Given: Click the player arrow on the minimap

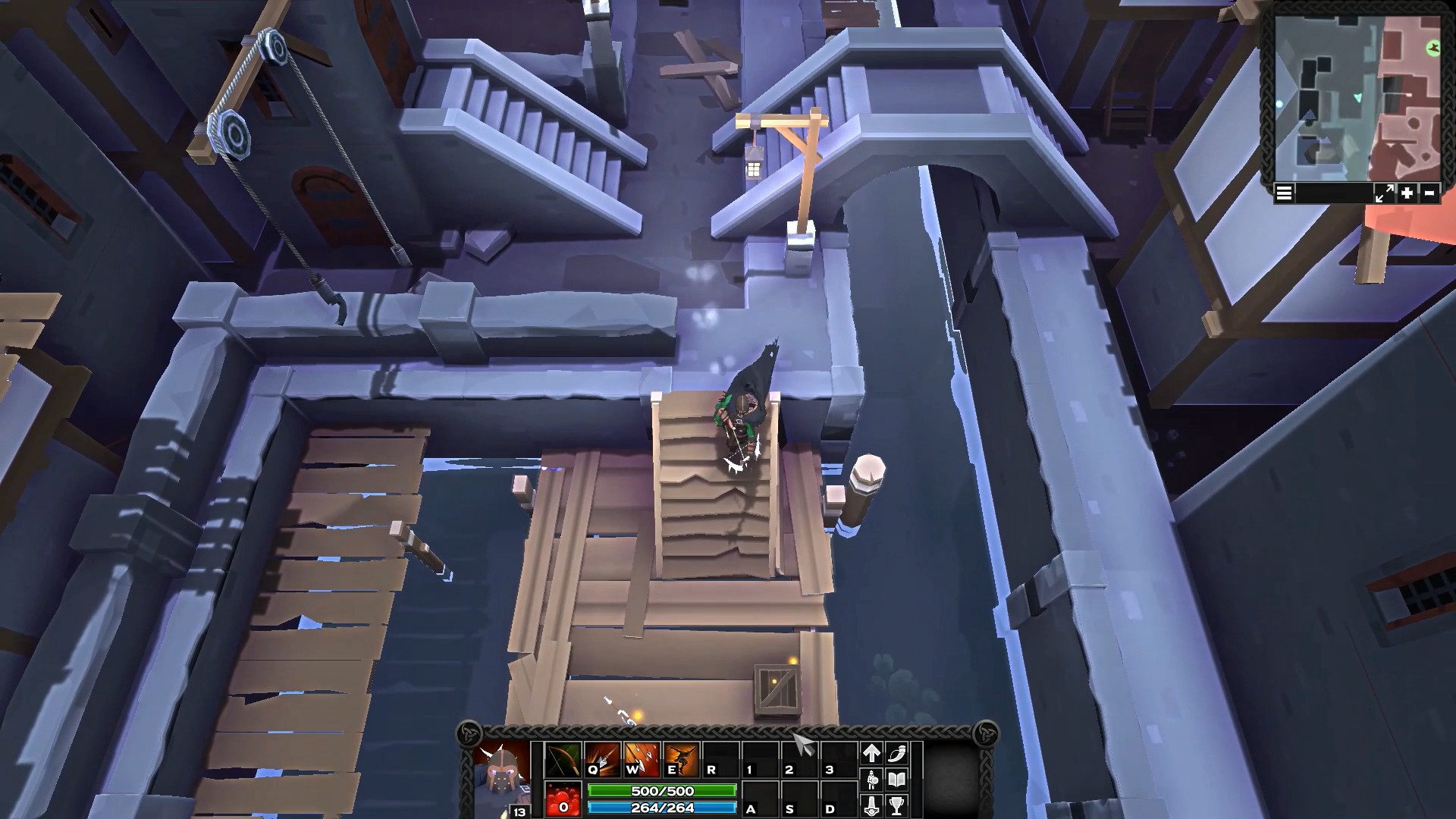Looking at the screenshot, I should tap(1357, 98).
